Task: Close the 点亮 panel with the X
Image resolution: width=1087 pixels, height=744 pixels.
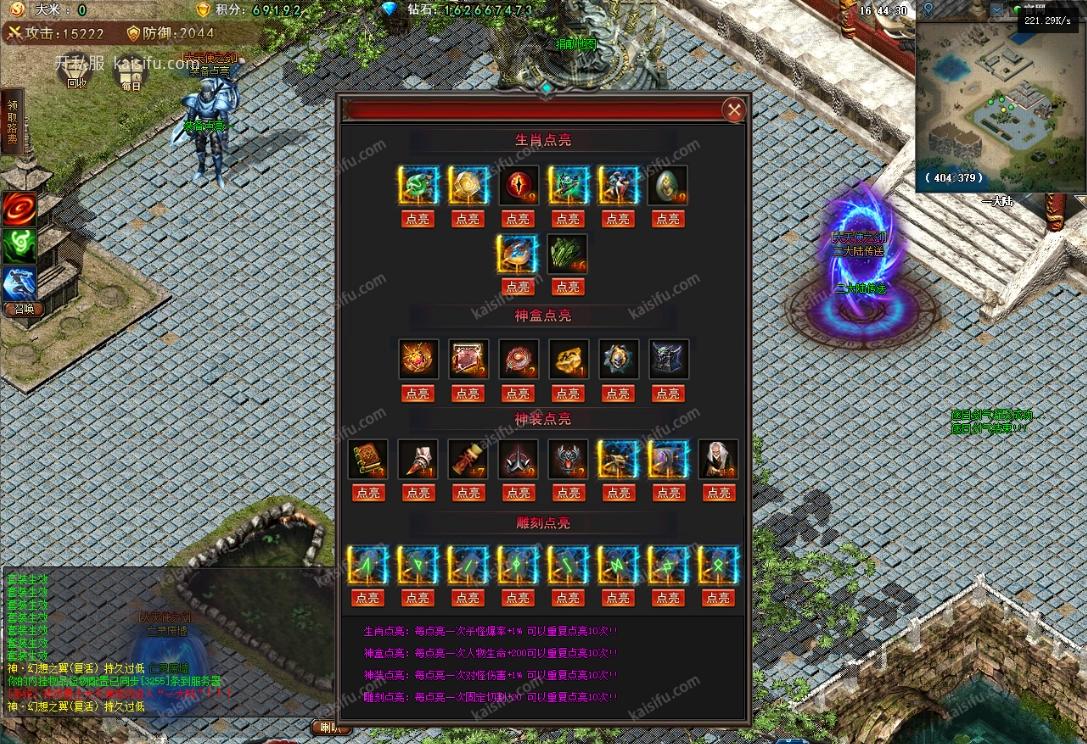Action: (734, 110)
